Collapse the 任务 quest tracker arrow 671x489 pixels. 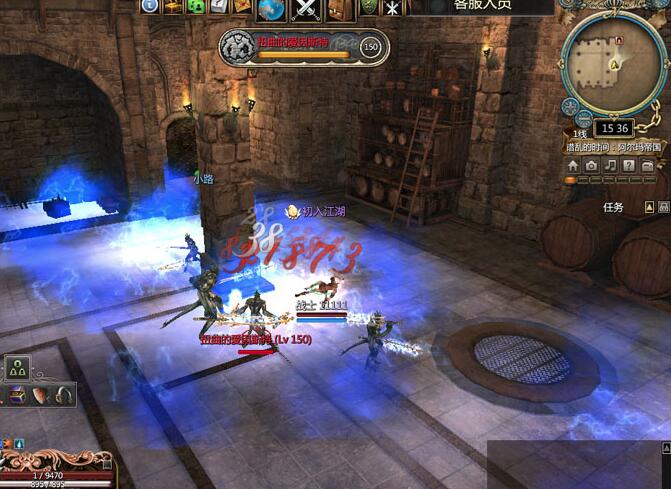coord(650,207)
